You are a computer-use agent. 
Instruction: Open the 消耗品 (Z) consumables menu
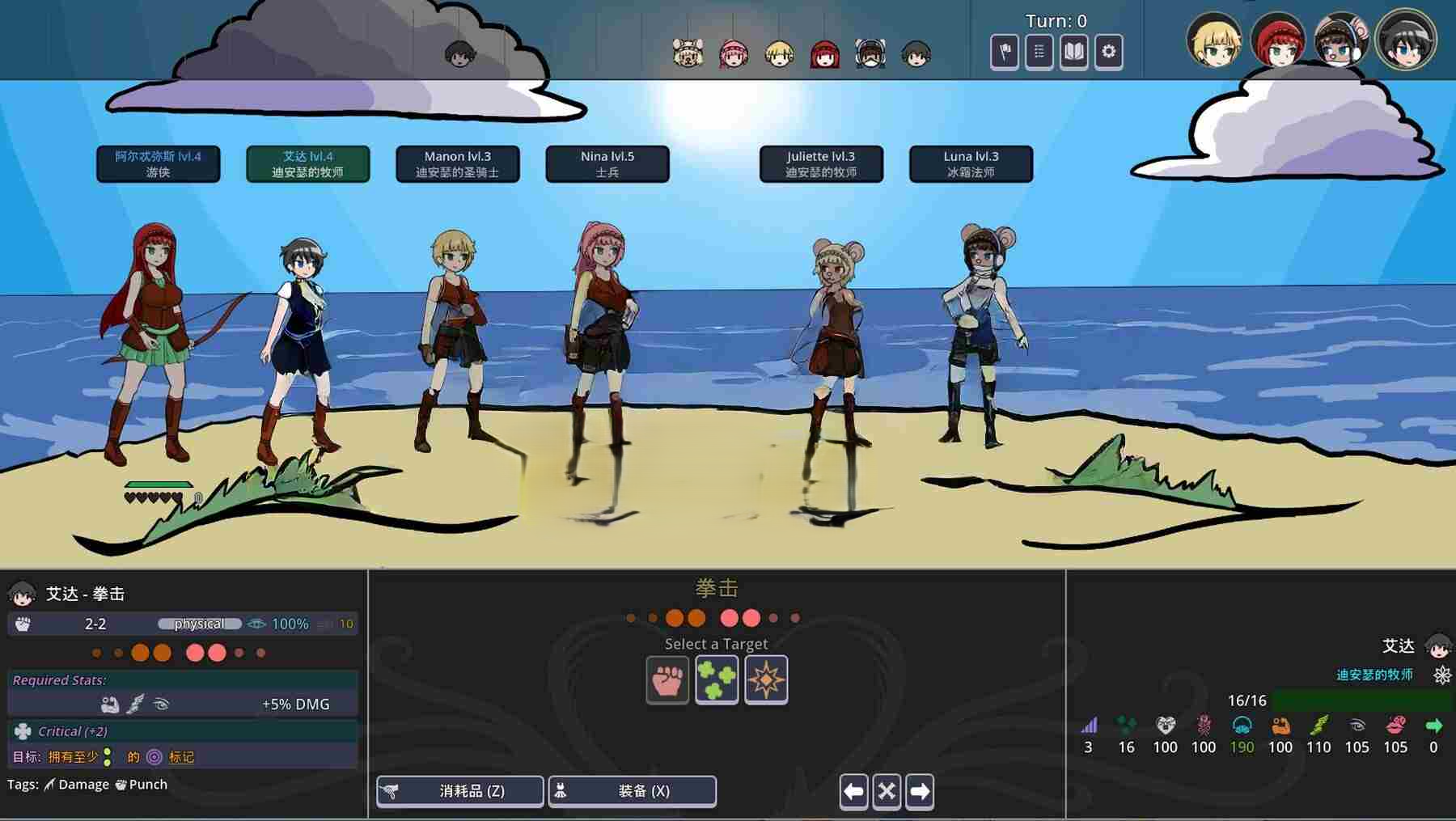459,791
